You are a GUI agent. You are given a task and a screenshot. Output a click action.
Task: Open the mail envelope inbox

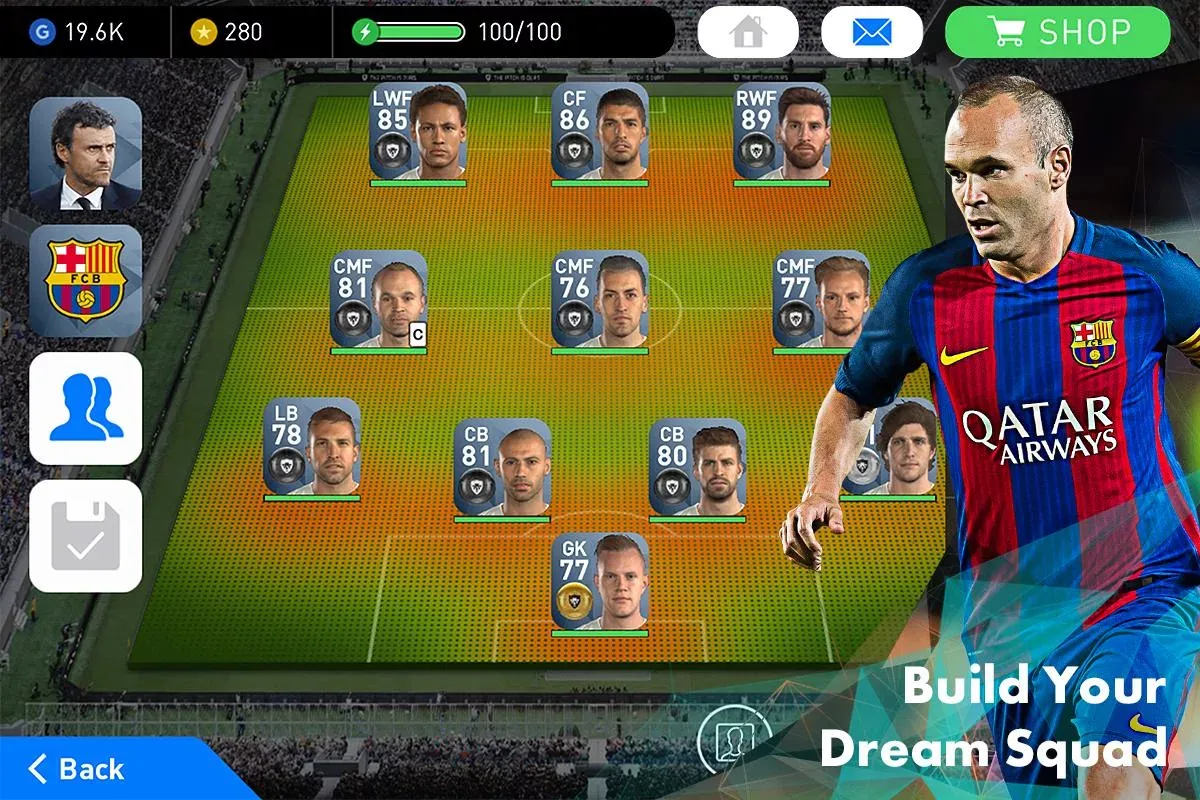871,32
